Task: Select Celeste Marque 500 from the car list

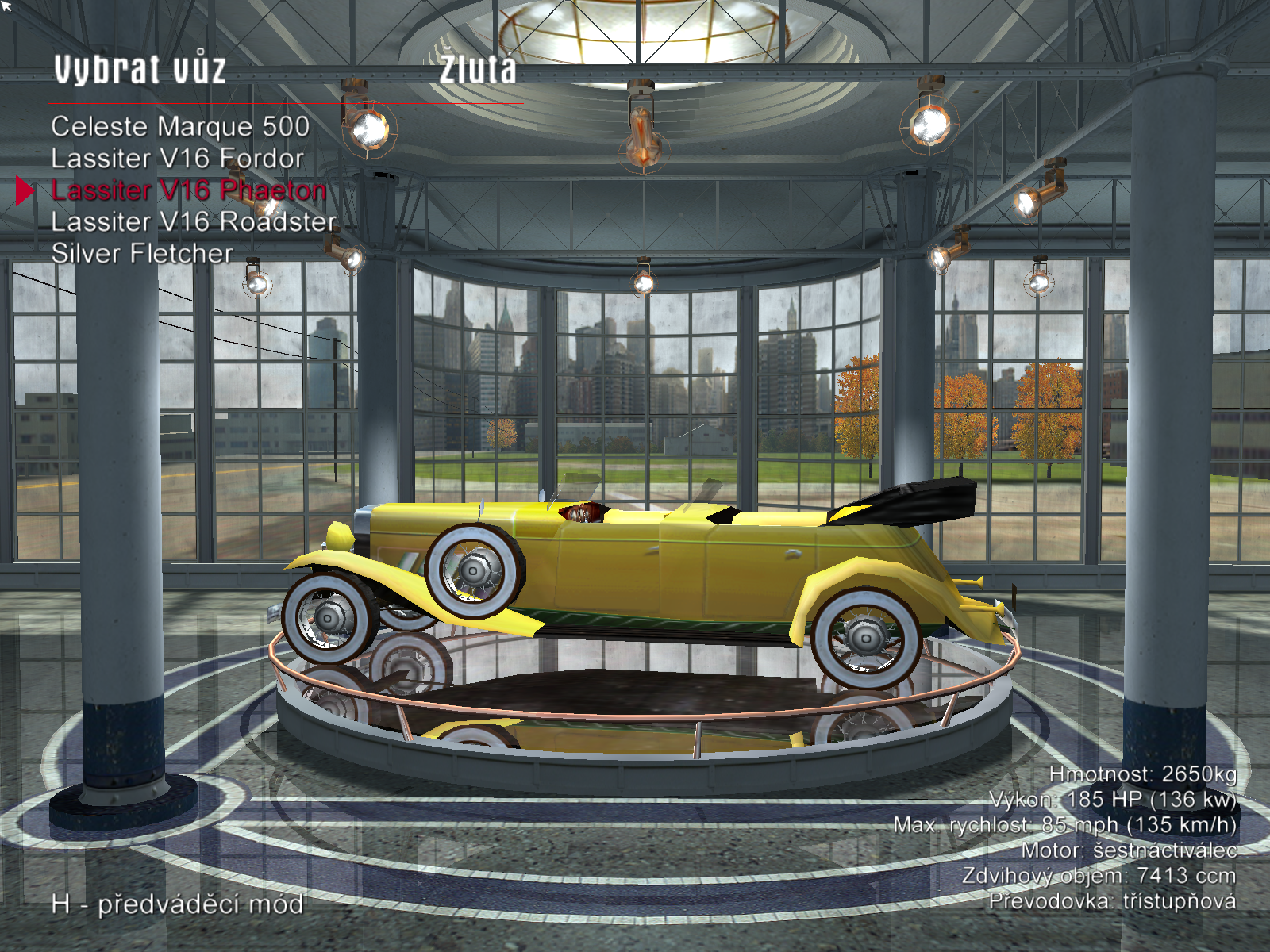Action: (x=180, y=127)
